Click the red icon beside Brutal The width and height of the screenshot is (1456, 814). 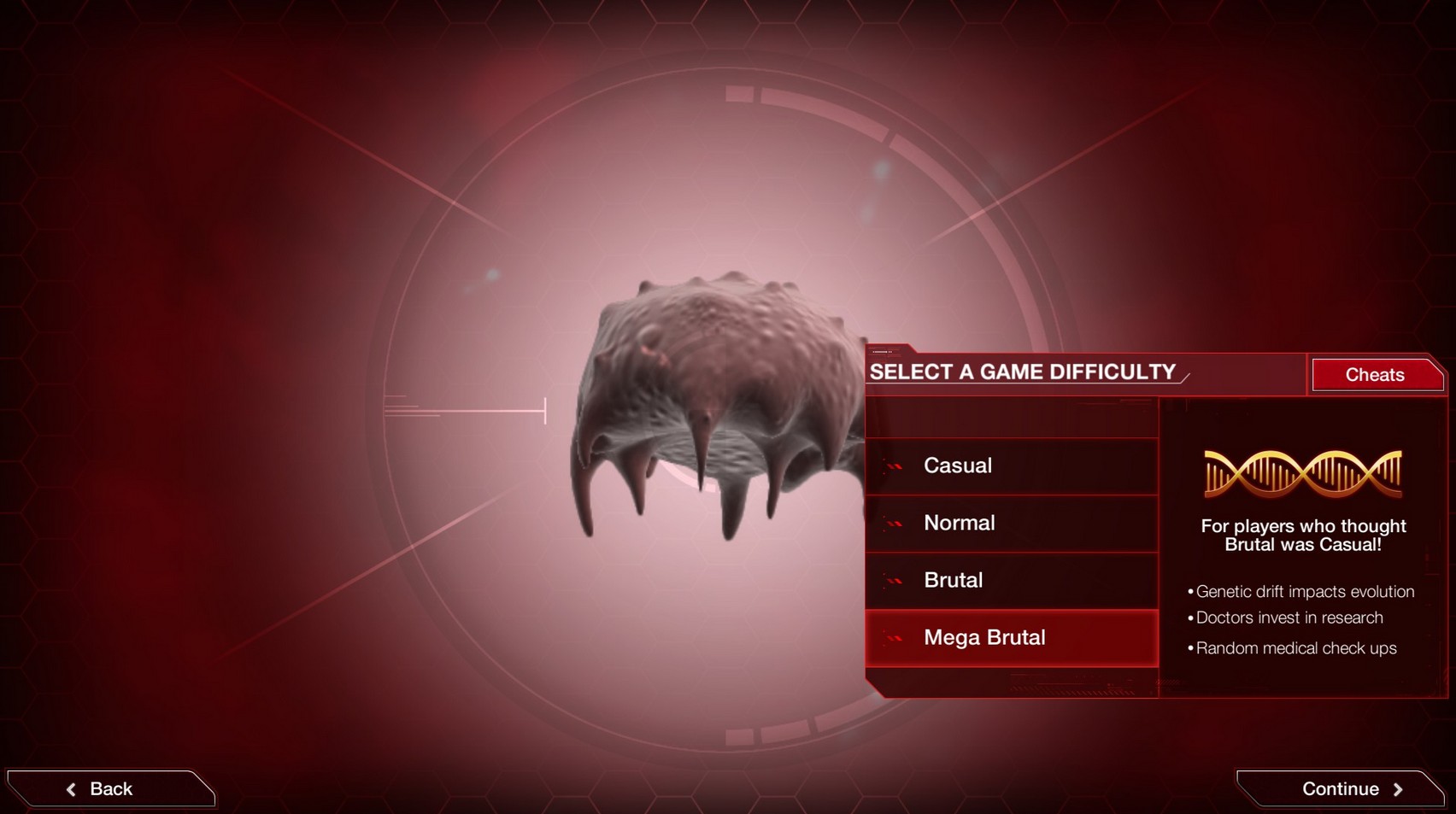[x=892, y=581]
